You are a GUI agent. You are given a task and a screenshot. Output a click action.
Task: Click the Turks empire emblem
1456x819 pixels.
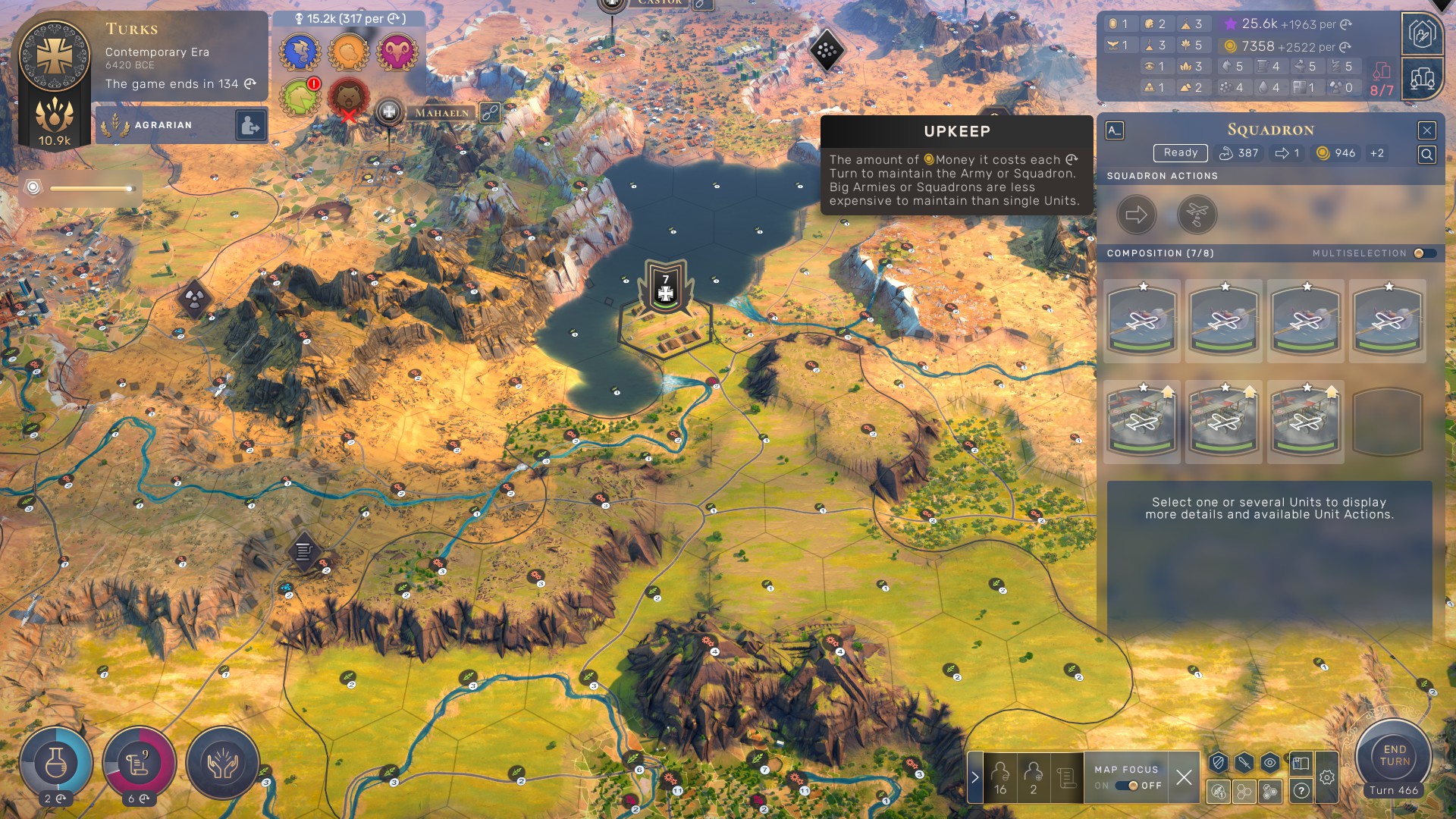(55, 56)
